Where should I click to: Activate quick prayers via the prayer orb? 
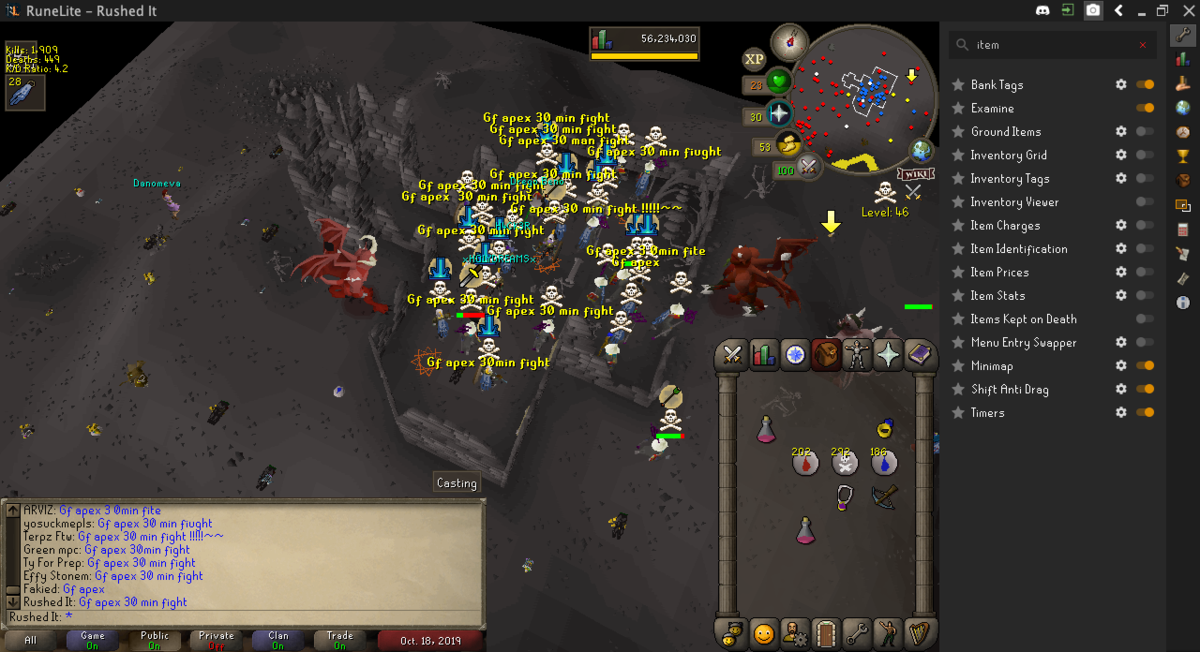(777, 114)
